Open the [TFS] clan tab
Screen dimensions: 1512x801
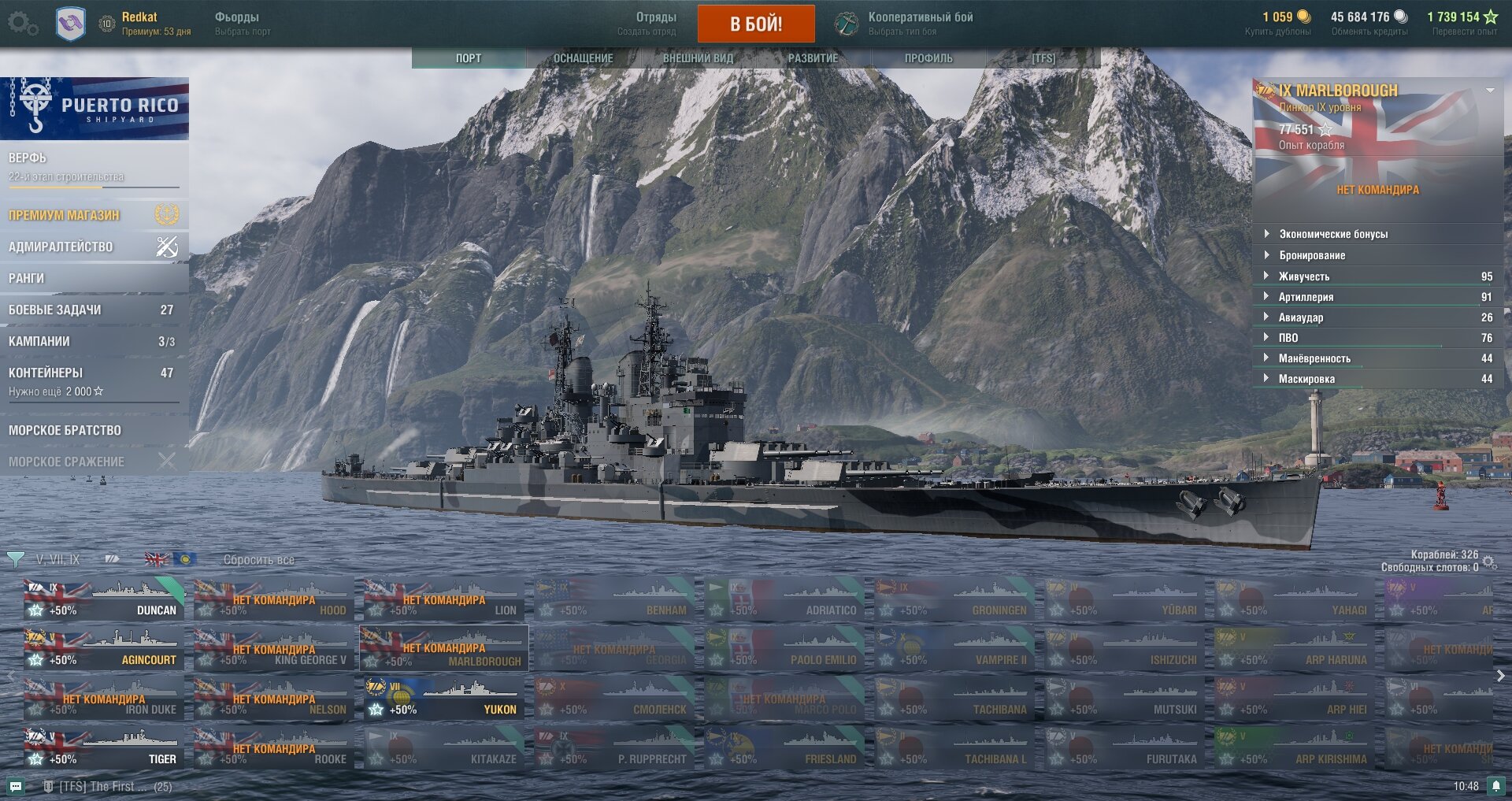click(1043, 58)
